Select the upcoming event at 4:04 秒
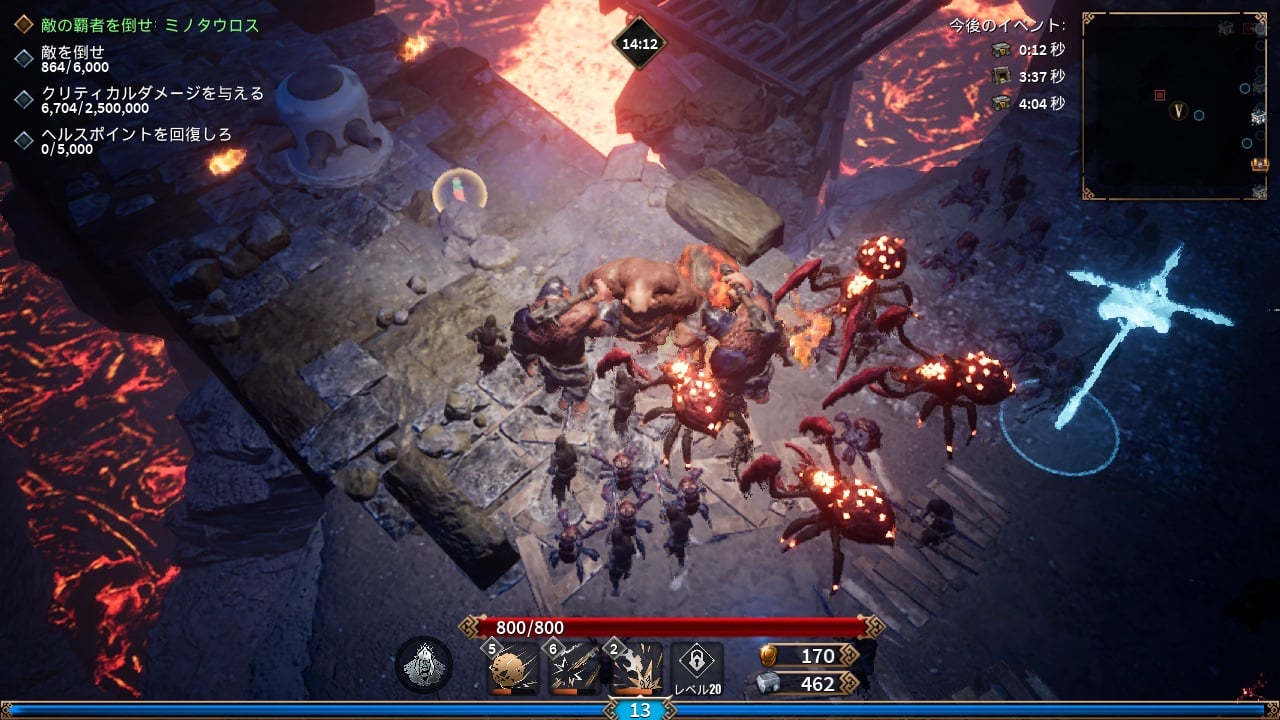This screenshot has width=1280, height=720. coord(1028,102)
